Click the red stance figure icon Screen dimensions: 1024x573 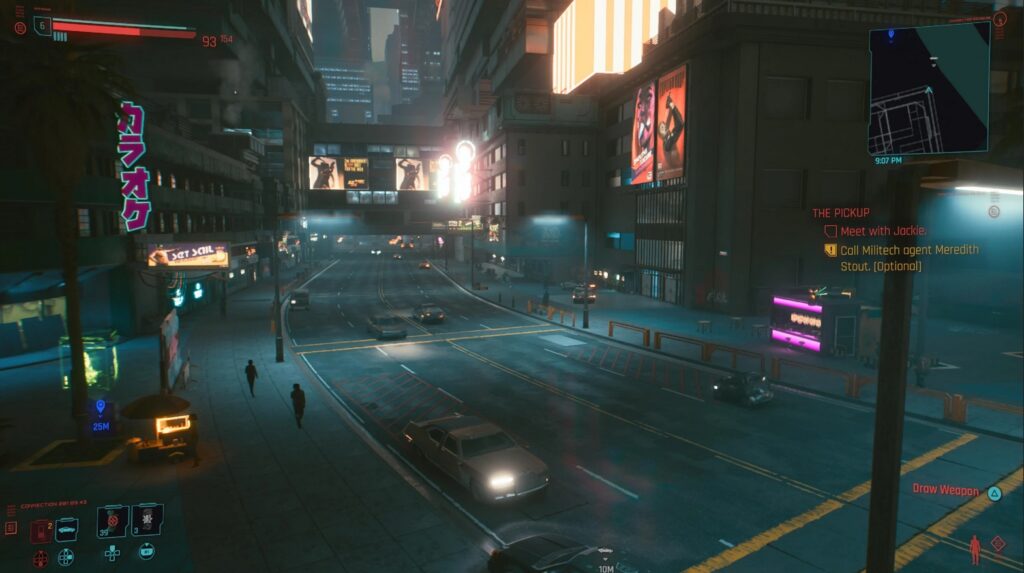pos(974,549)
